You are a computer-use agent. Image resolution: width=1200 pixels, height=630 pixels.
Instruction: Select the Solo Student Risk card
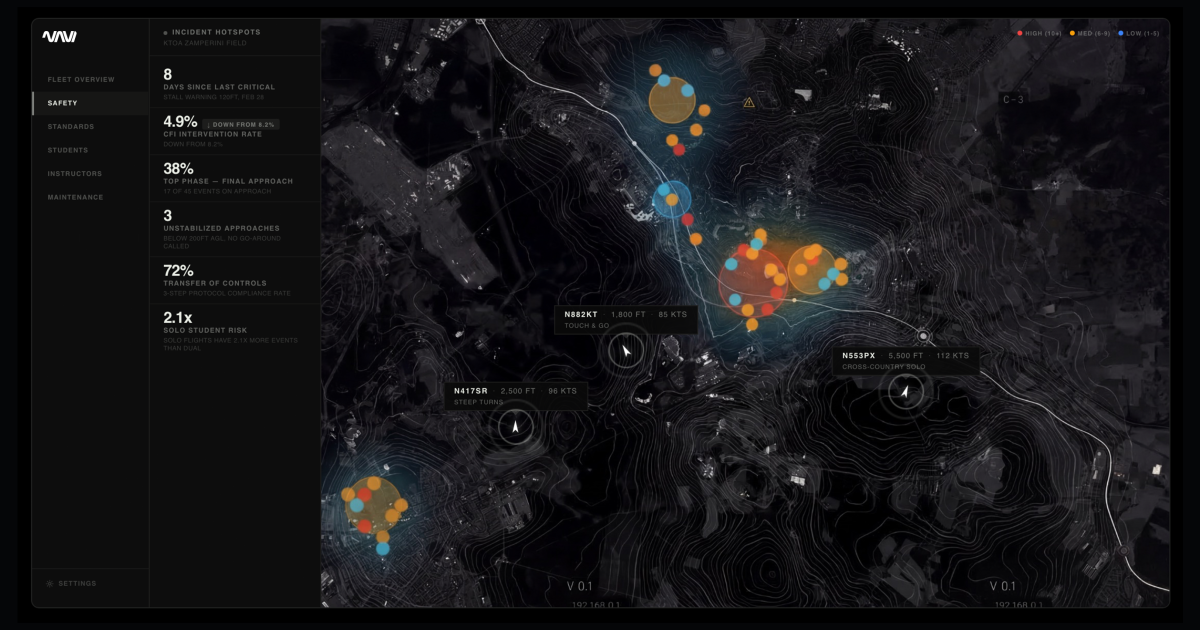click(234, 328)
